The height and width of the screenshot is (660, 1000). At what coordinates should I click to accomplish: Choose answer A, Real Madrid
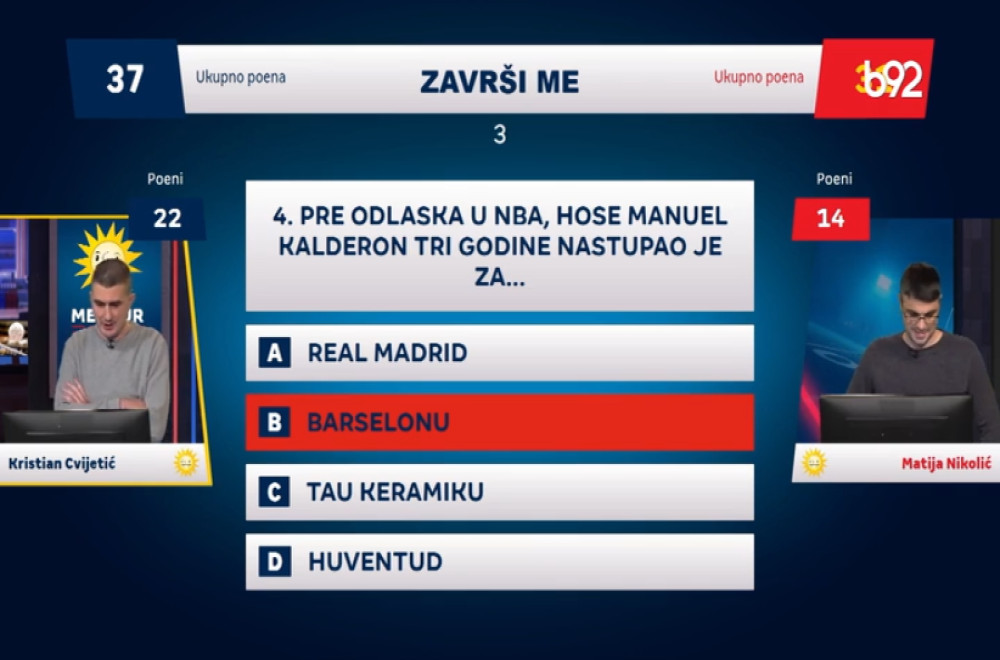click(x=499, y=352)
